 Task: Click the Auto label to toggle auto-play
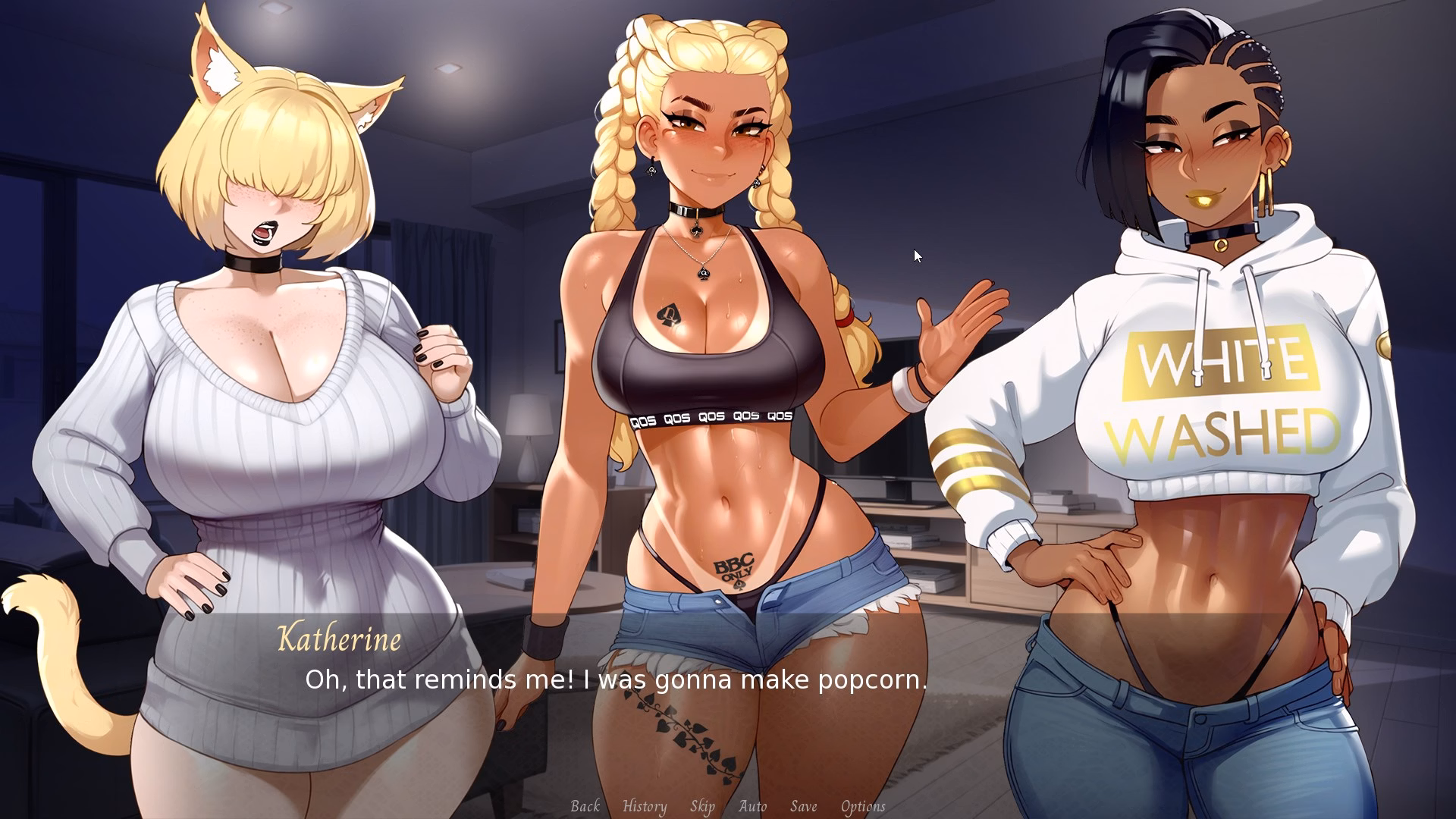(x=752, y=806)
